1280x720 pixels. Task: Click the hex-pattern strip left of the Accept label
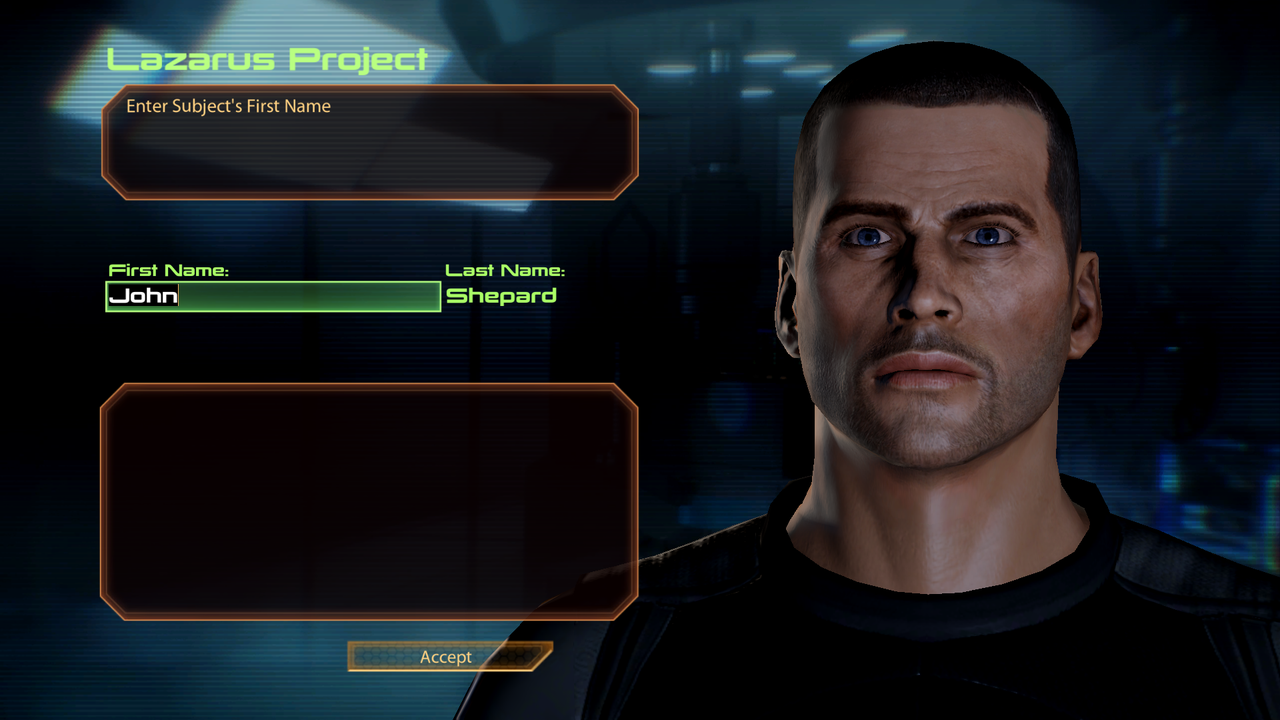[x=385, y=657]
